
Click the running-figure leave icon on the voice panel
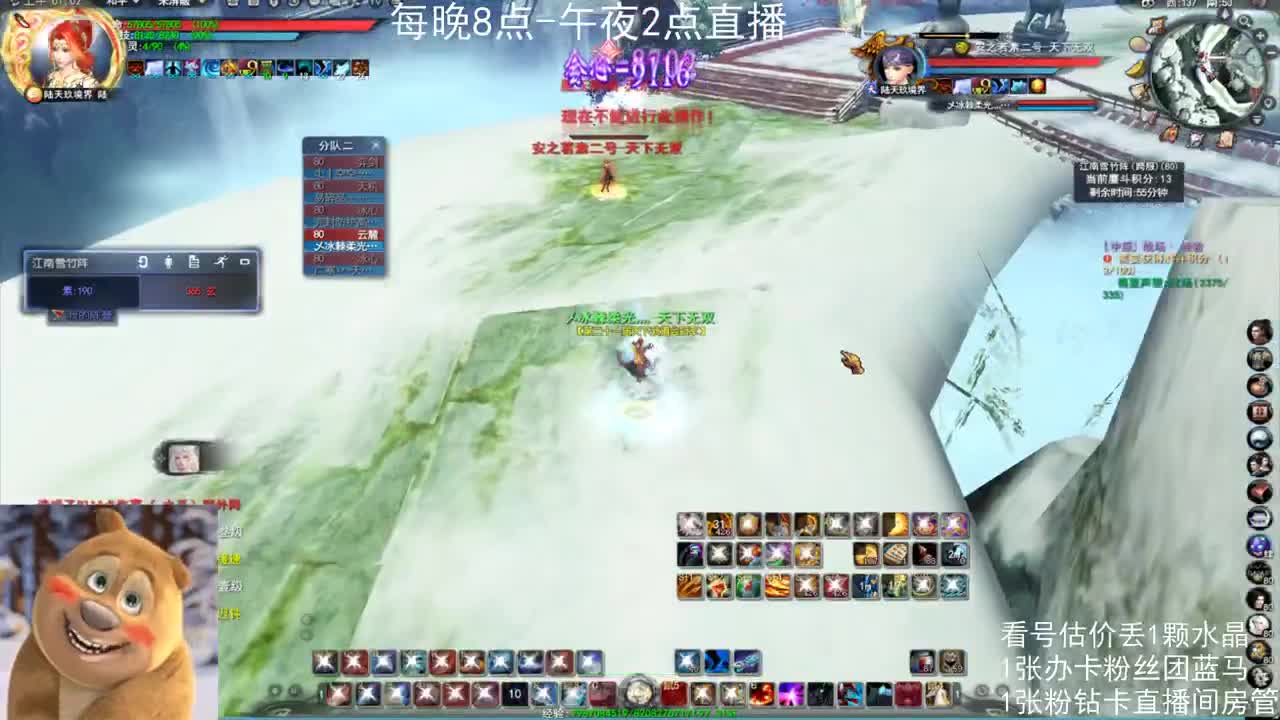coord(222,262)
